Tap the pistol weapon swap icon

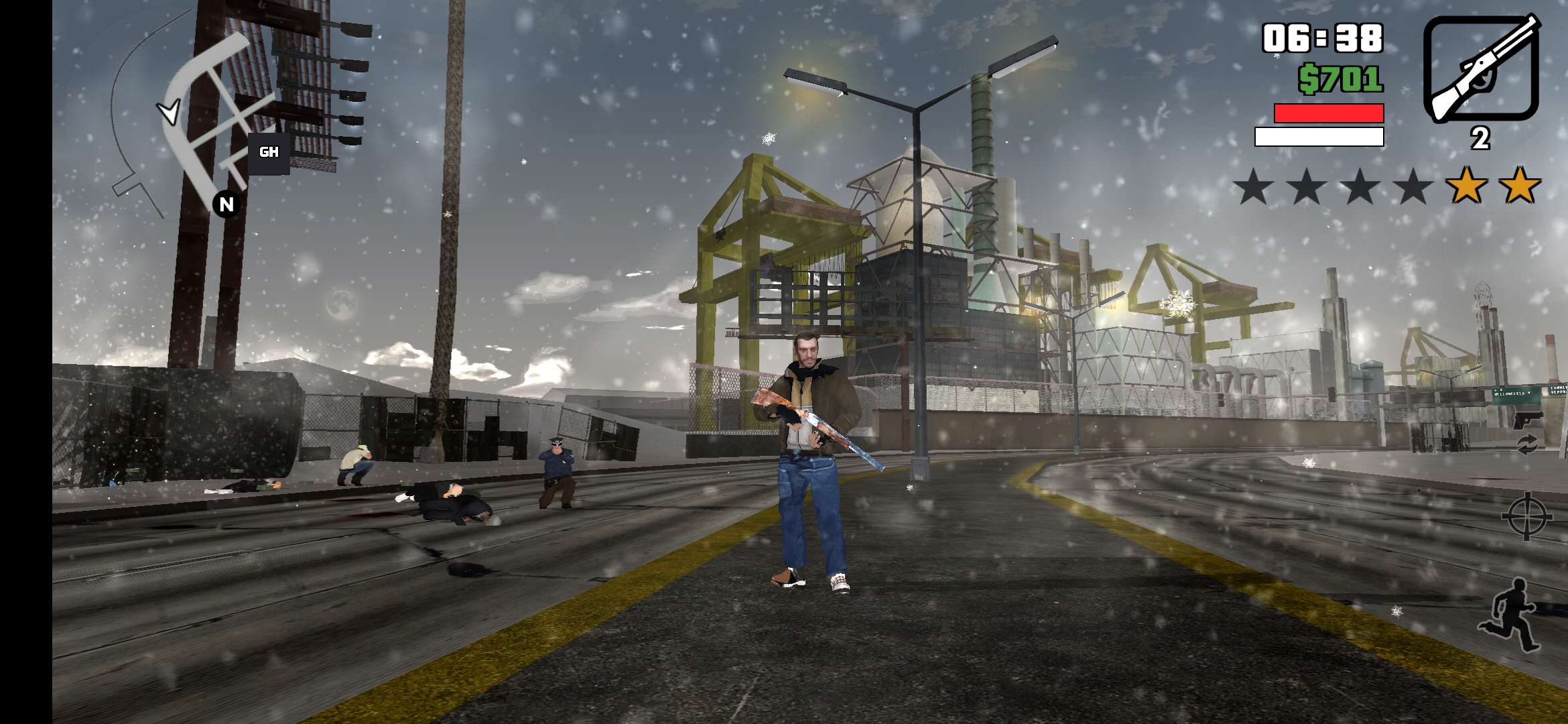1527,421
